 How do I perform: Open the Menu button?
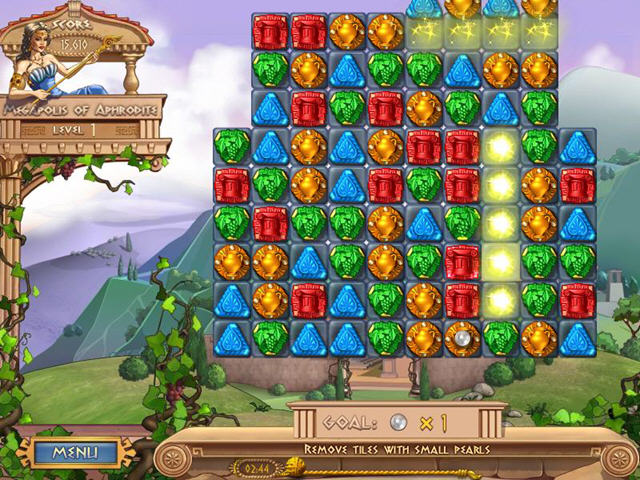point(74,452)
